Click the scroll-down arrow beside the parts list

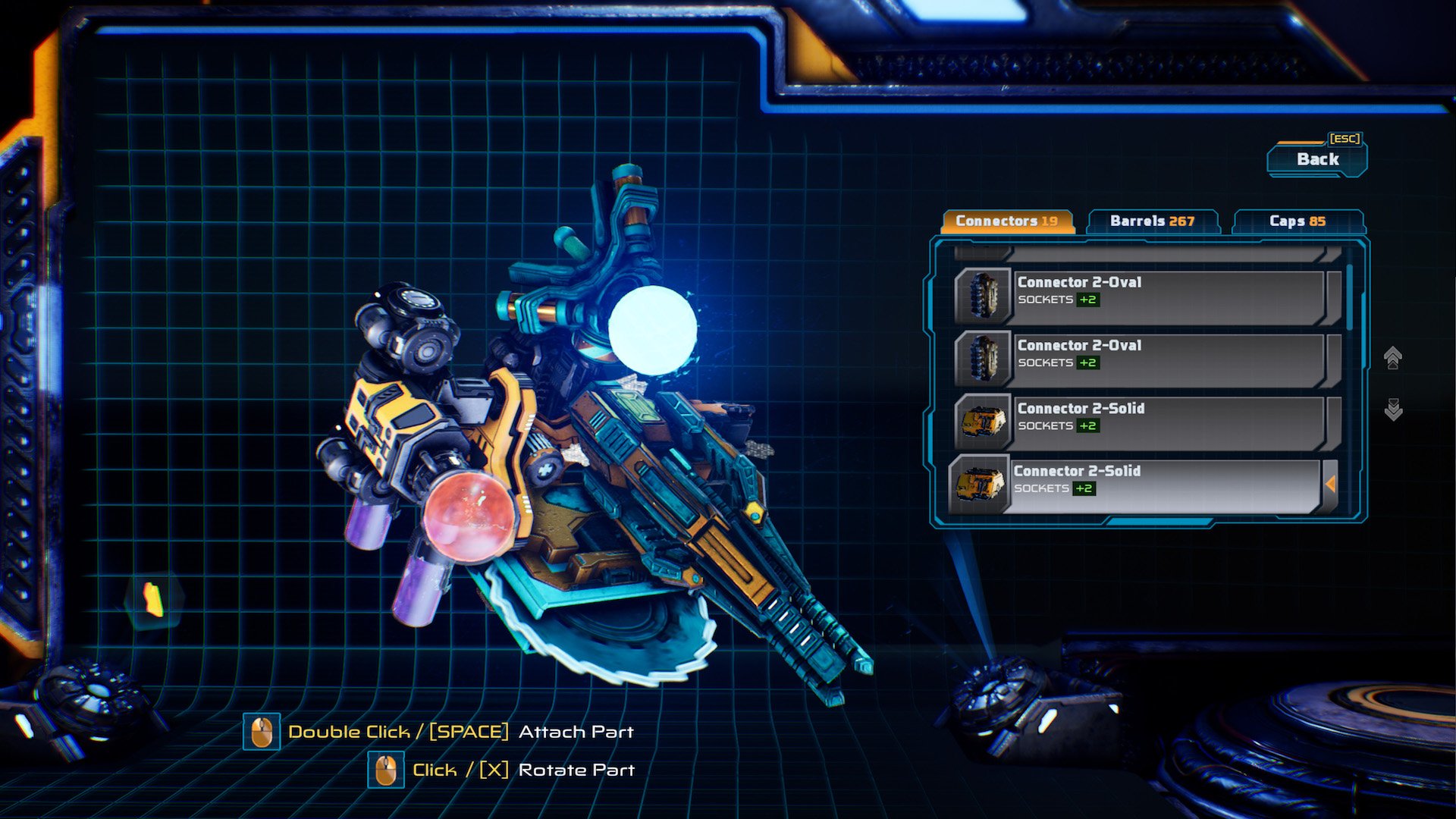point(1392,410)
